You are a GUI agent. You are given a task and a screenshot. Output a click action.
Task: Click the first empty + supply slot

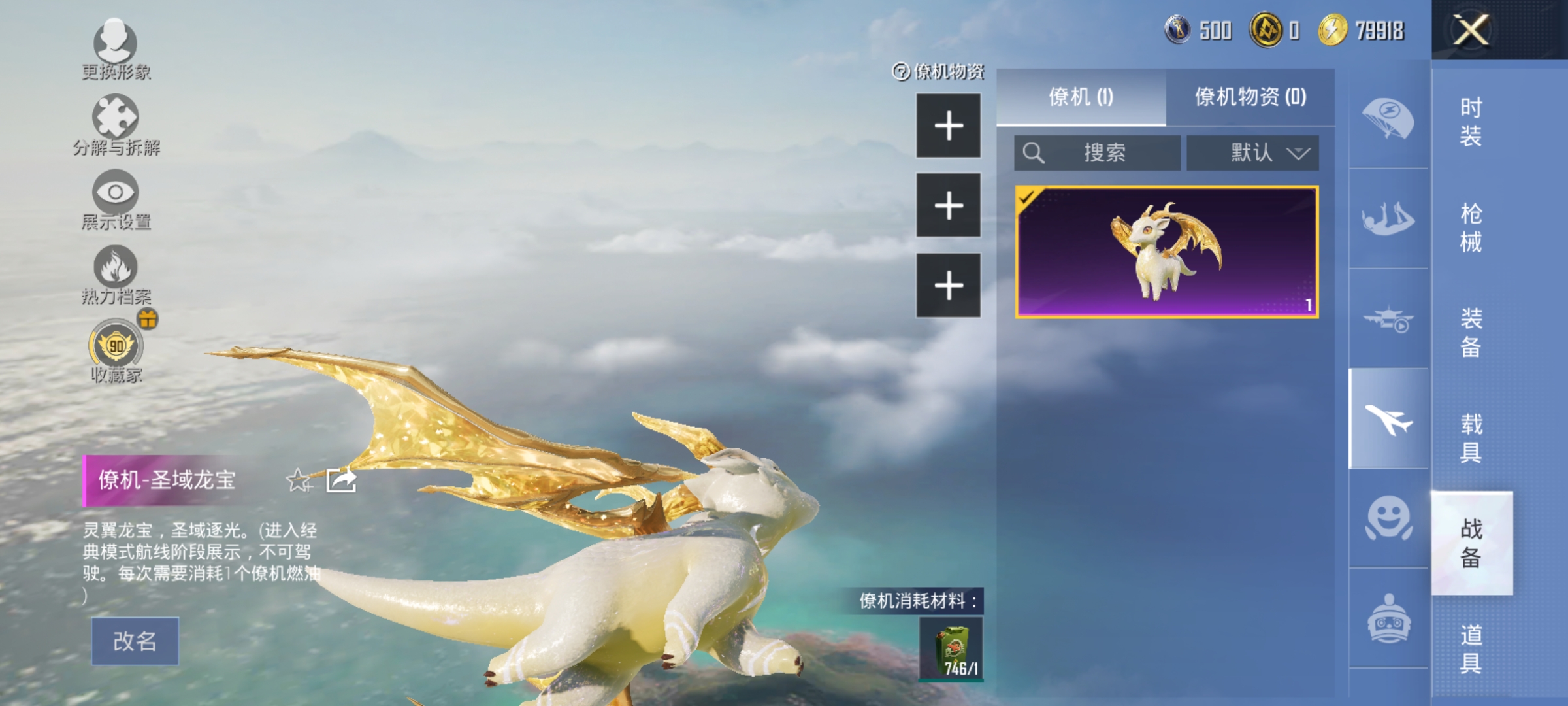click(x=948, y=126)
